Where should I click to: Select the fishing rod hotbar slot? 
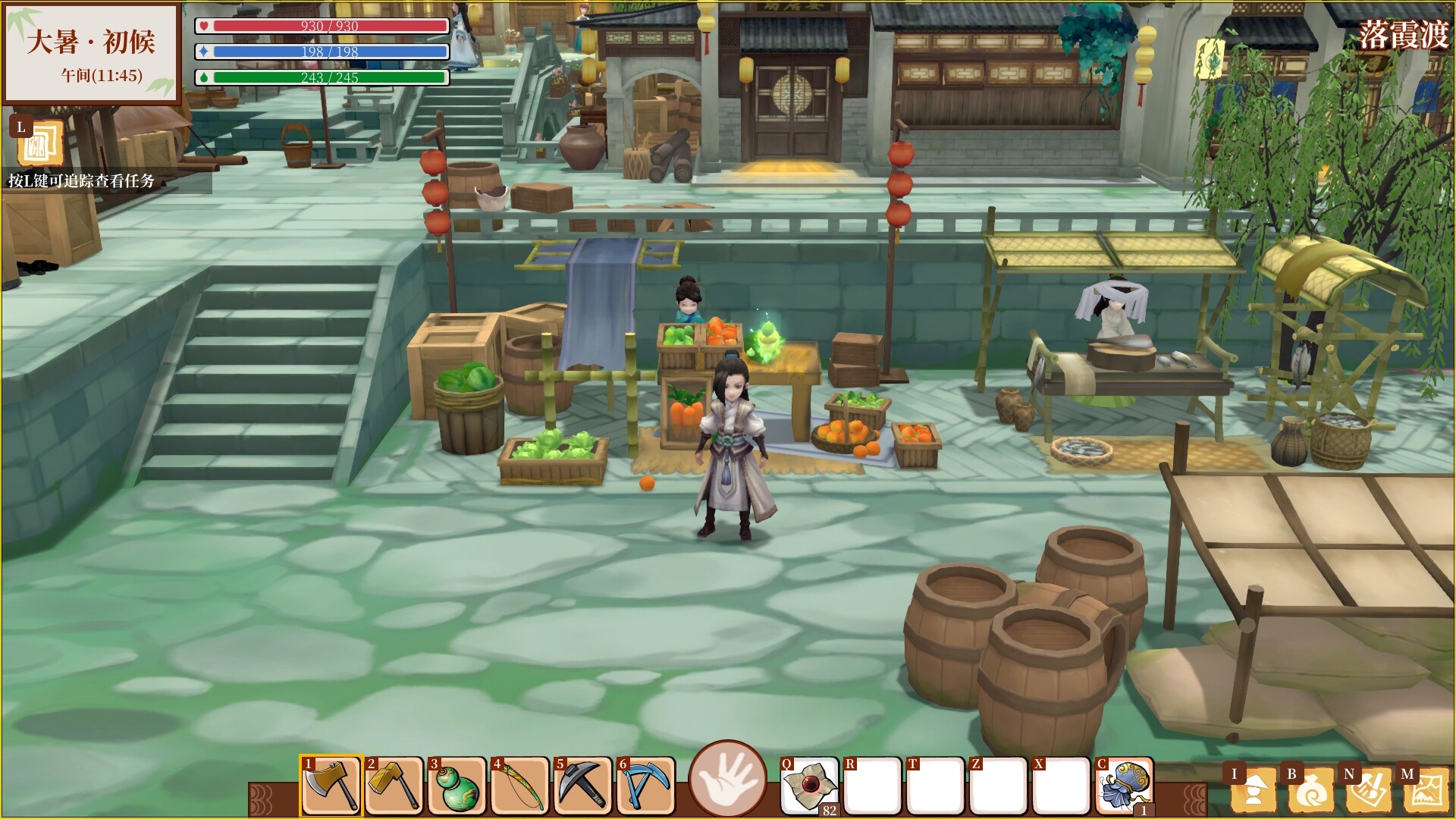tap(520, 786)
